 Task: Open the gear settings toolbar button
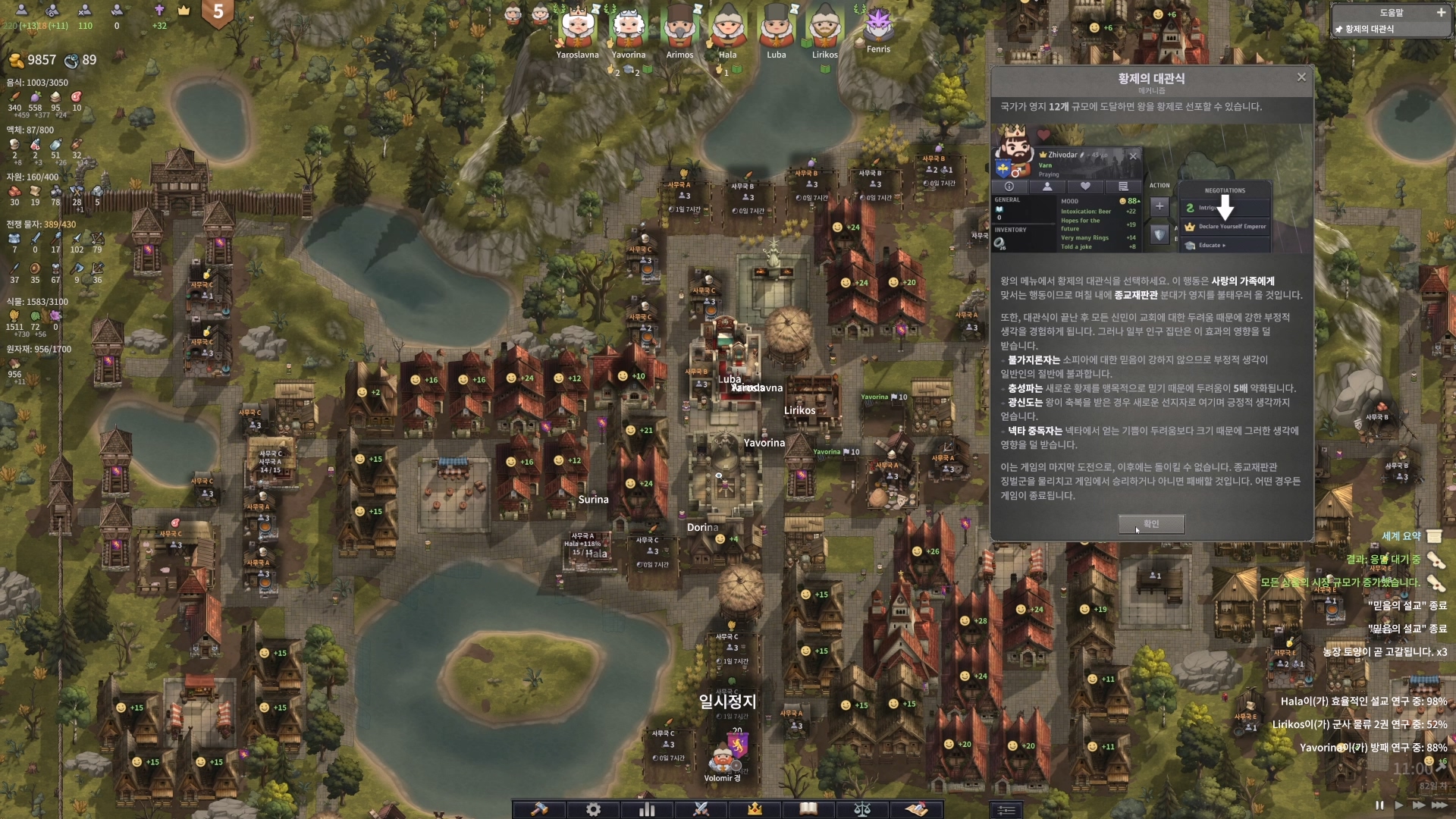[x=593, y=809]
